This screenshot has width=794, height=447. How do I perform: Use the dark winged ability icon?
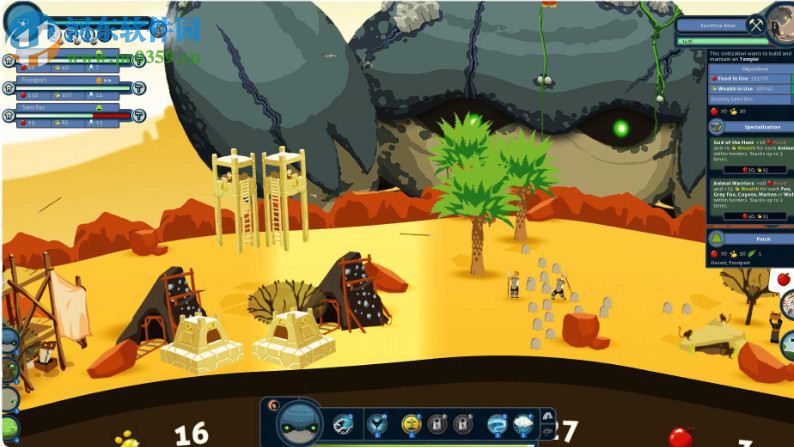coord(378,424)
